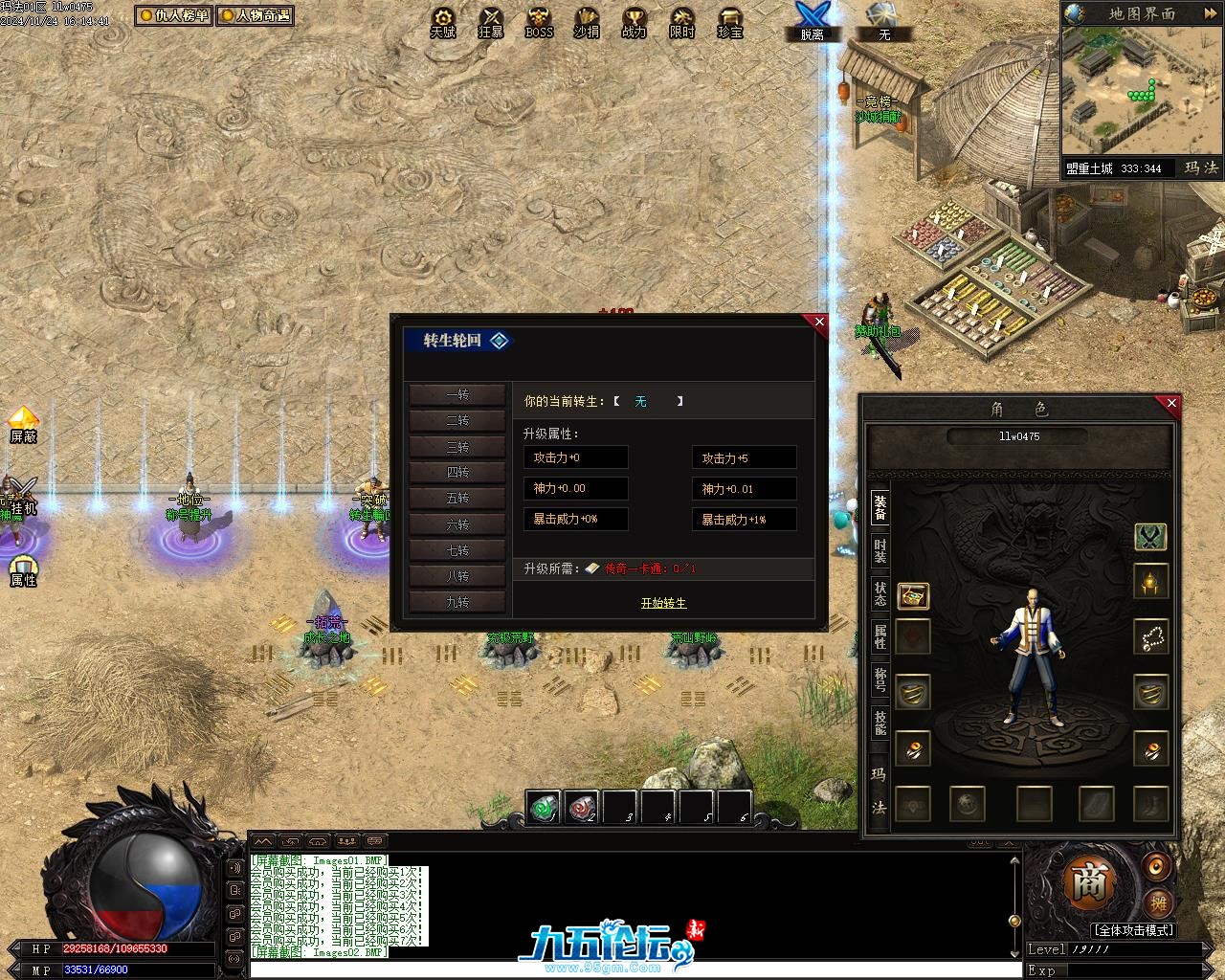Switch to the 时装 fashion tab
The height and width of the screenshot is (980, 1225).
pyautogui.click(x=880, y=550)
